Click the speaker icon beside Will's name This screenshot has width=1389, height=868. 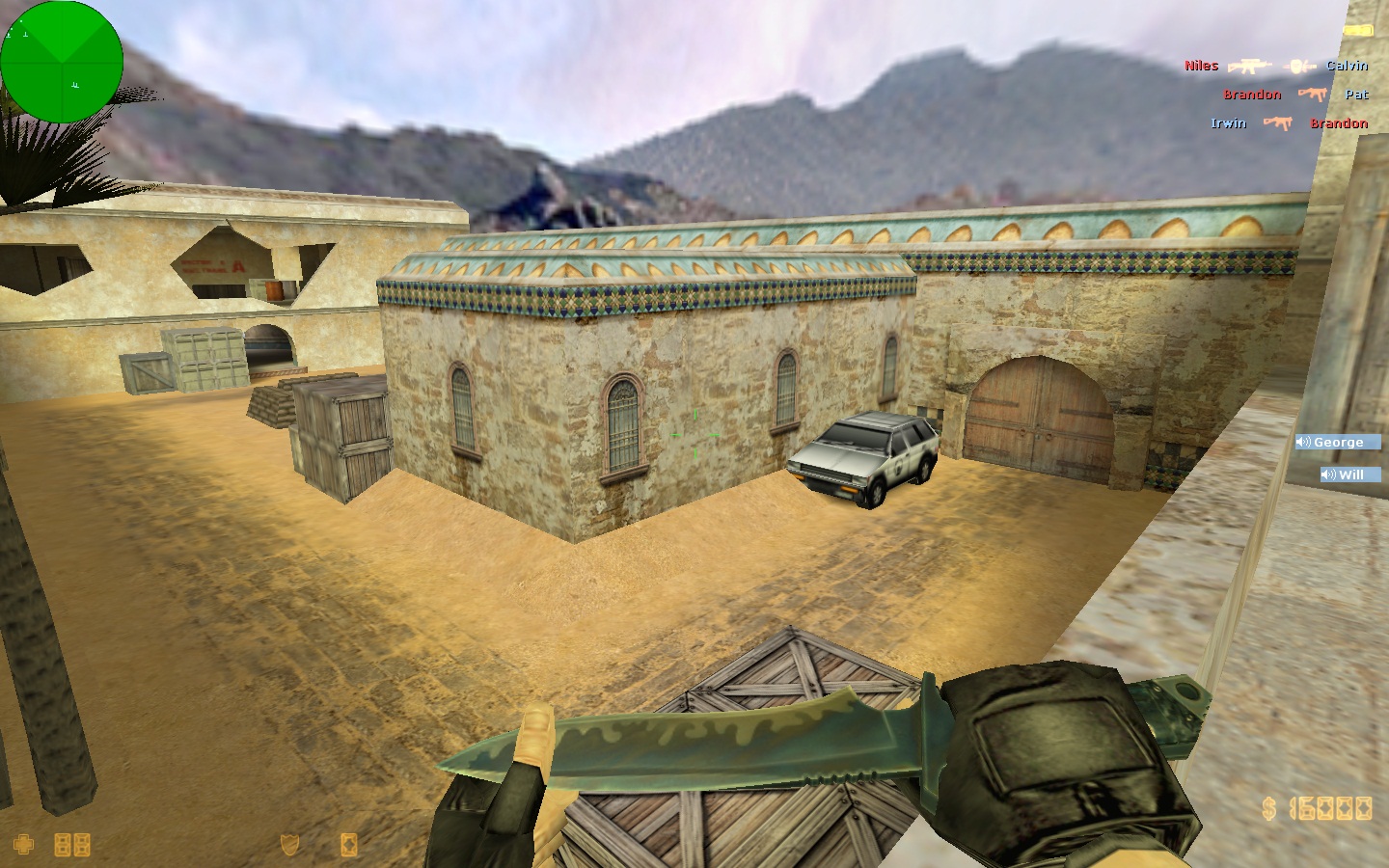point(1328,475)
